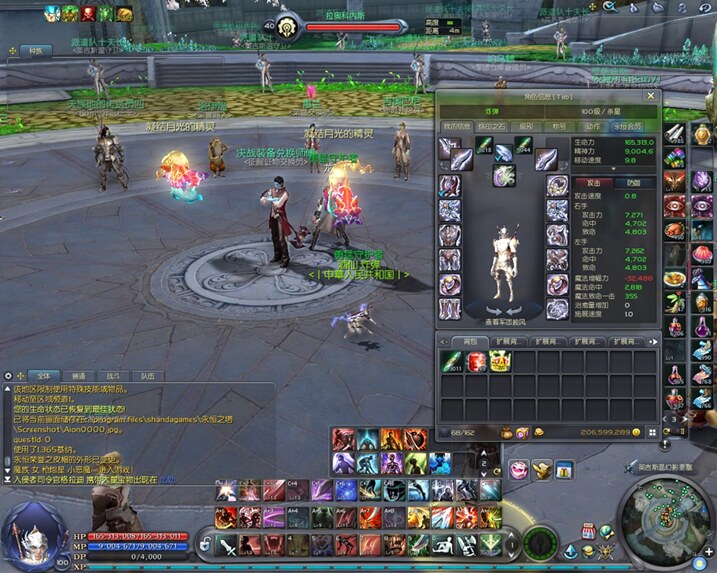Open the 动作 tab in character window

point(593,127)
